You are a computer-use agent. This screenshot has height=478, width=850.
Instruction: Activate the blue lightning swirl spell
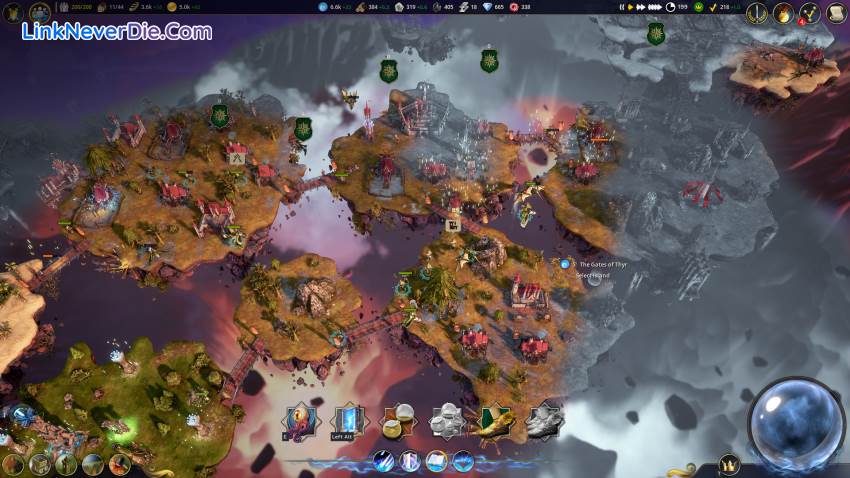coord(462,461)
